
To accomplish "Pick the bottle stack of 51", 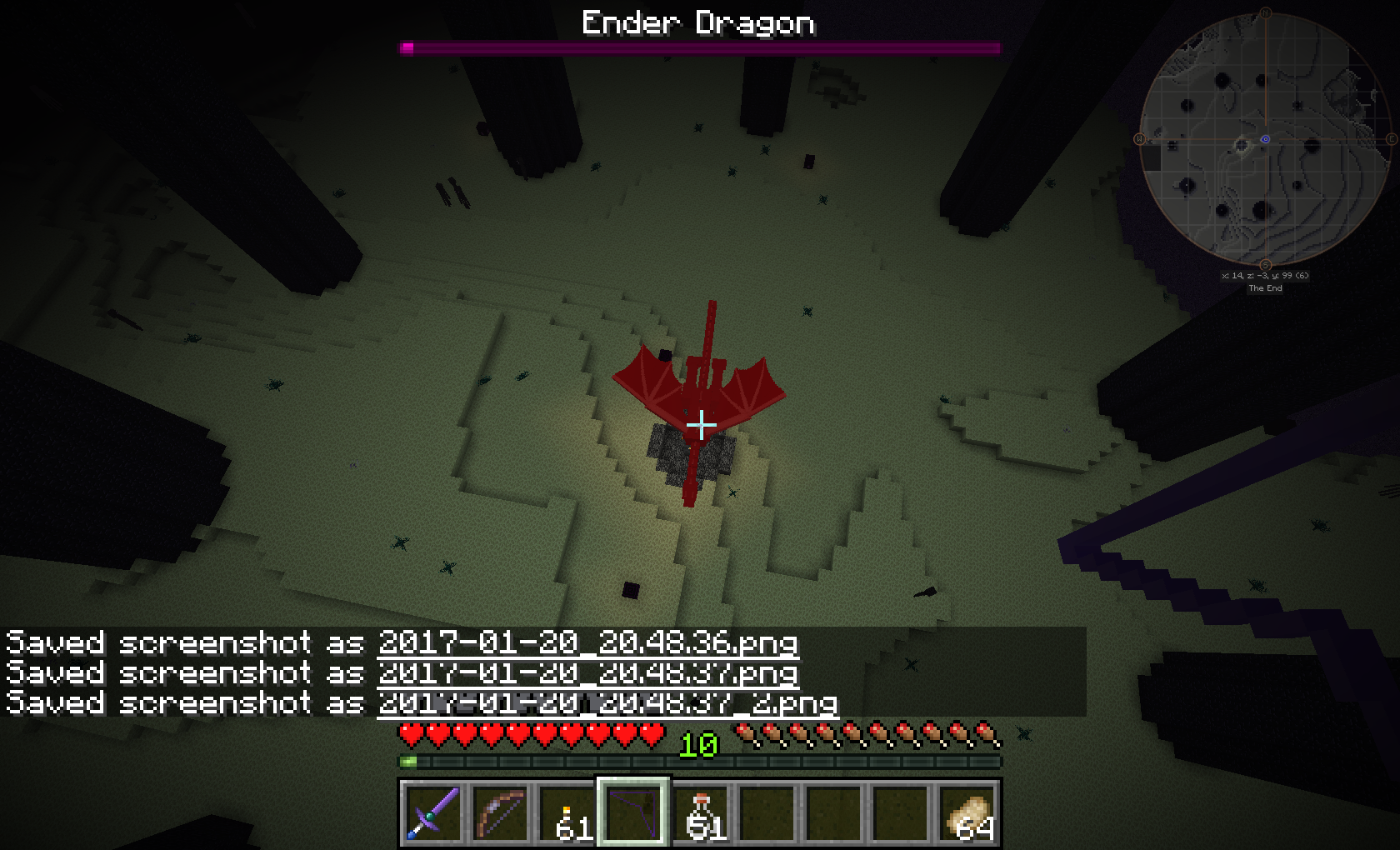I will [700, 812].
